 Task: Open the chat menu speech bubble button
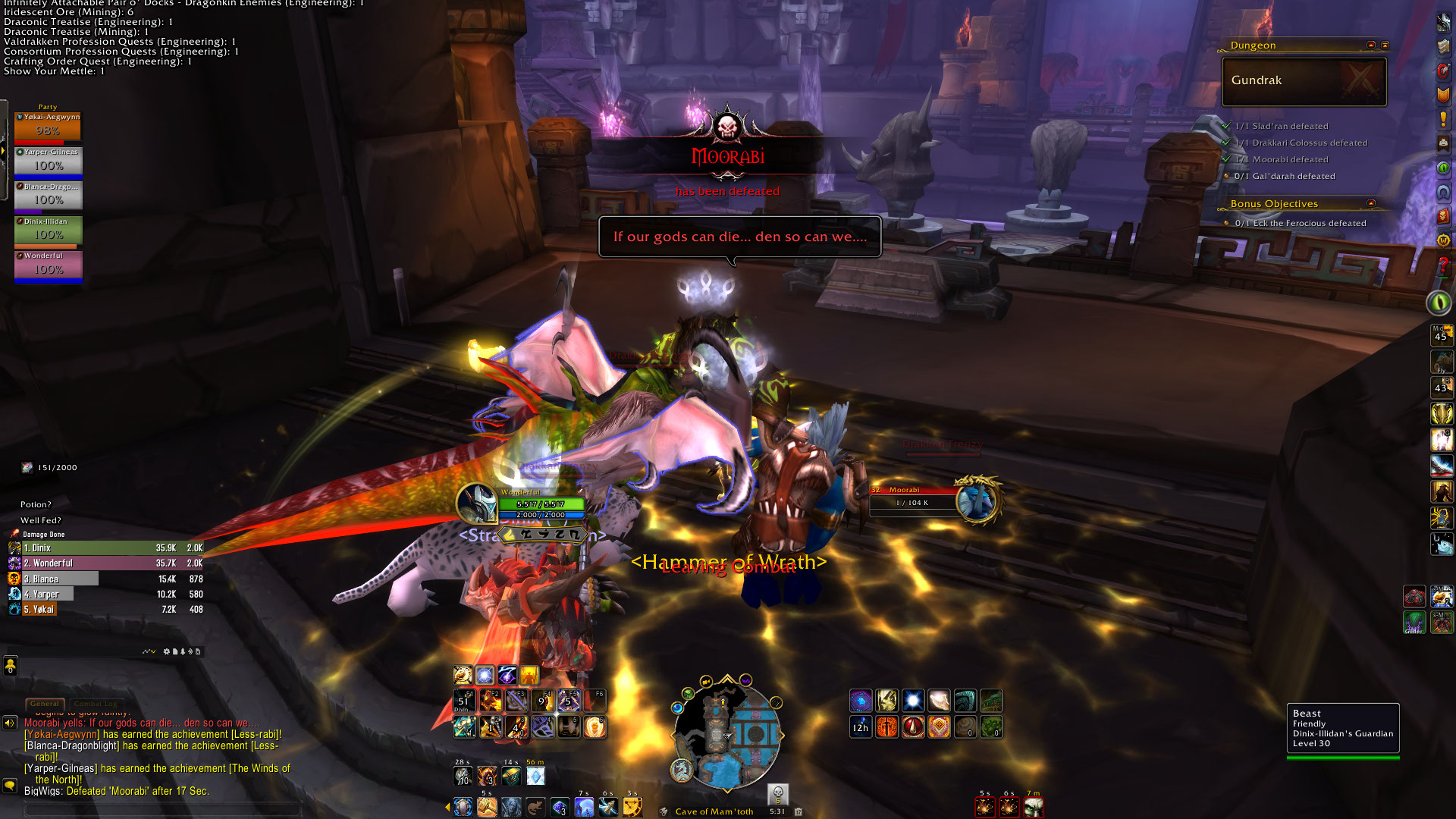(x=10, y=786)
